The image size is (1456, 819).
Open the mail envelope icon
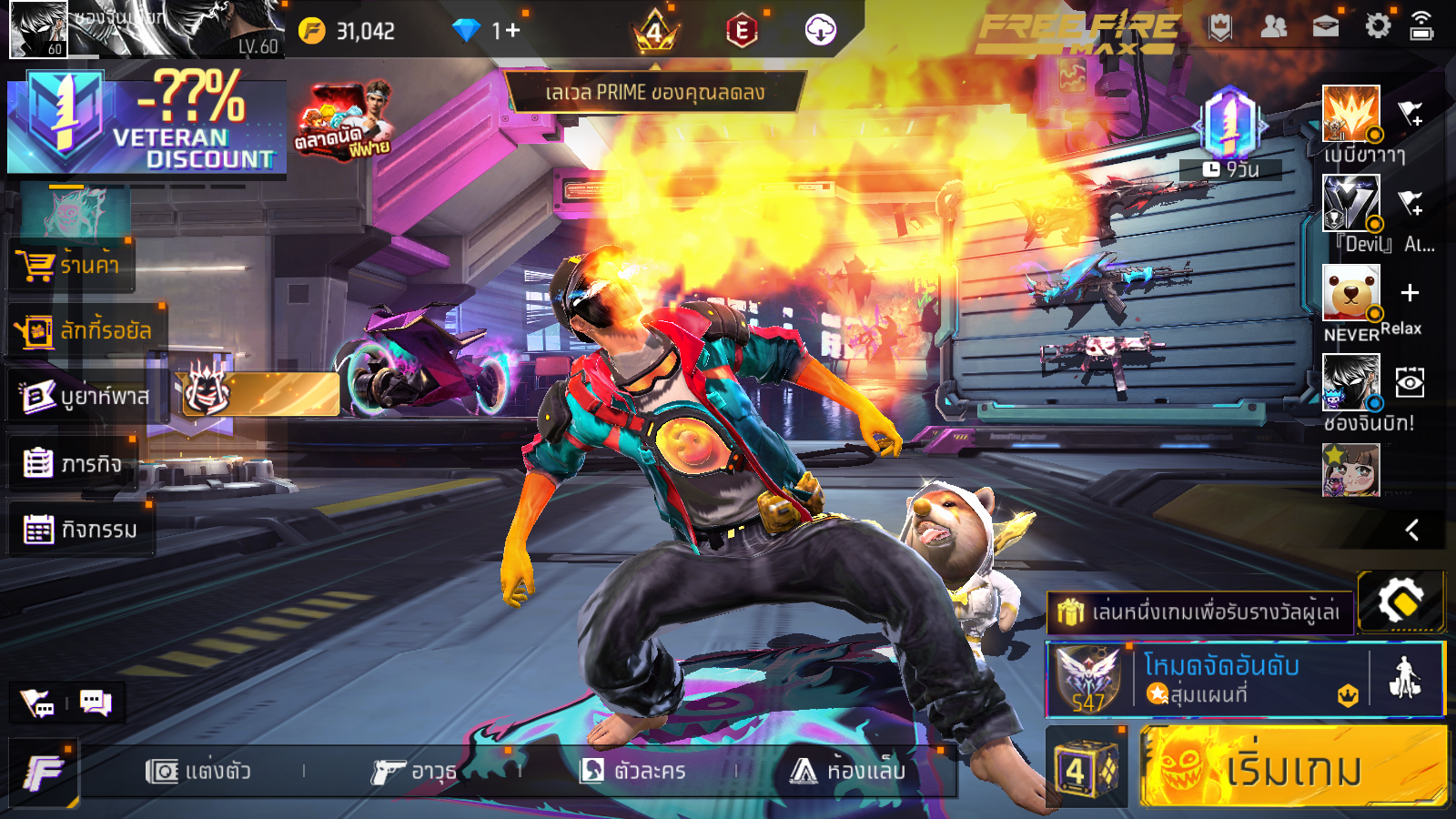coord(1326,27)
